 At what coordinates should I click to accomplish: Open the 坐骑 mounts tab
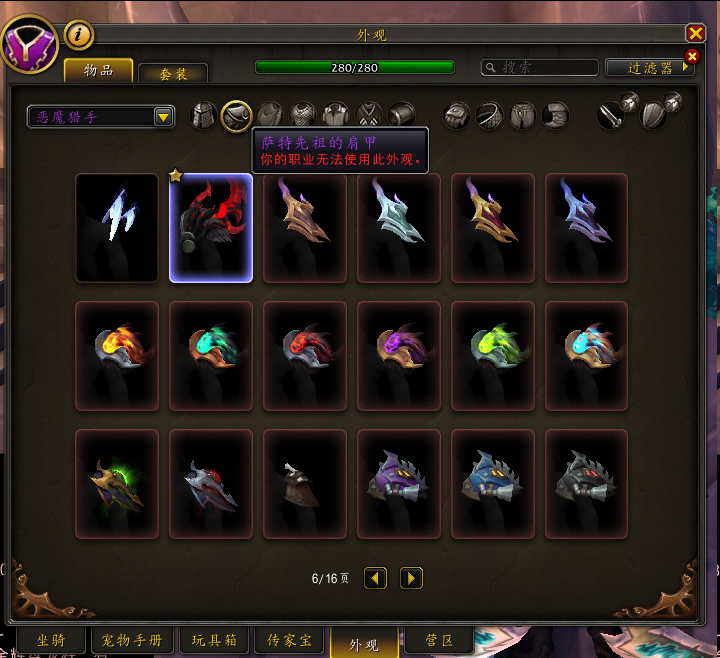point(50,640)
